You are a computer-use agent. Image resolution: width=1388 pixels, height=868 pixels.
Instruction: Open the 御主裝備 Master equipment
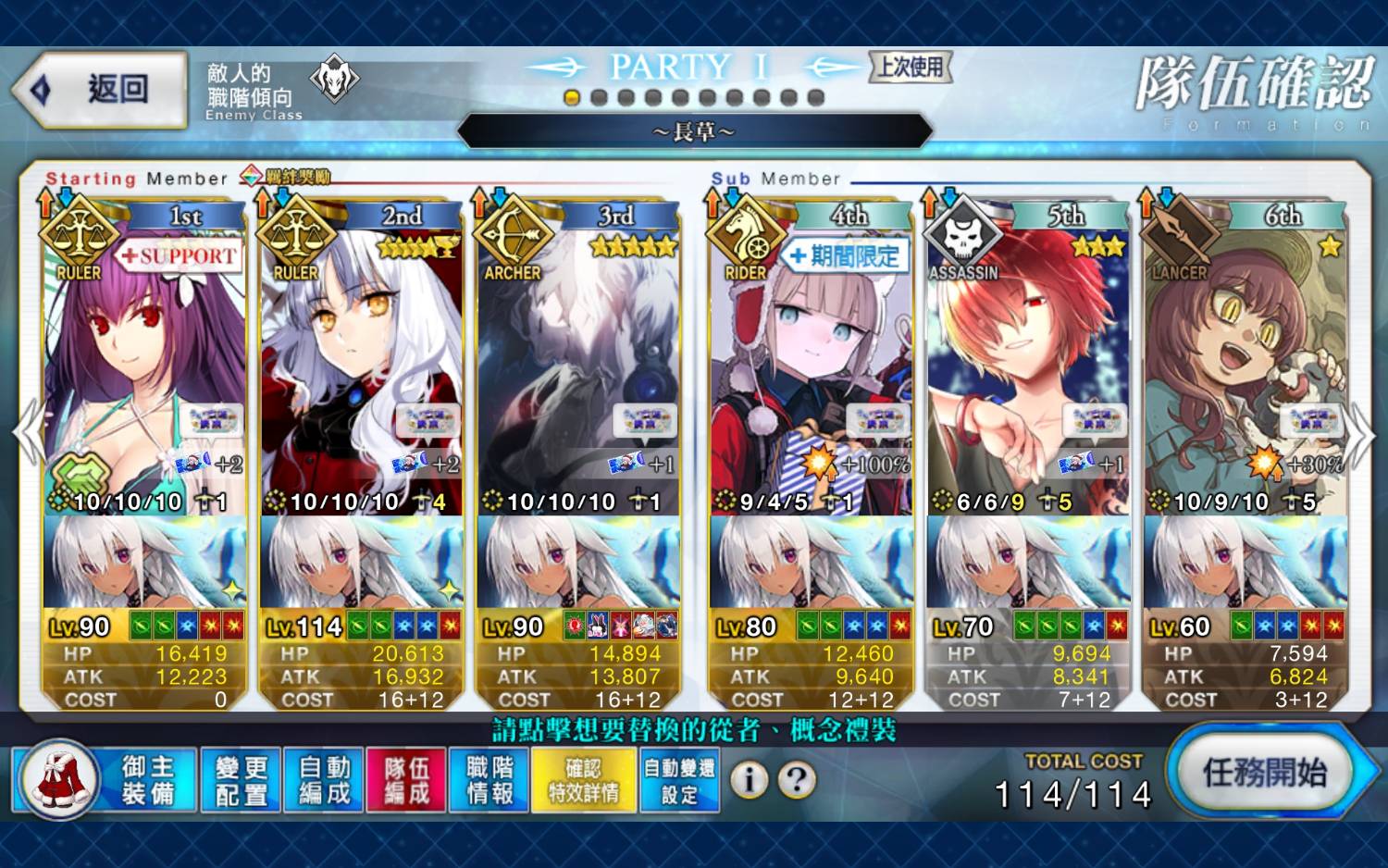106,780
